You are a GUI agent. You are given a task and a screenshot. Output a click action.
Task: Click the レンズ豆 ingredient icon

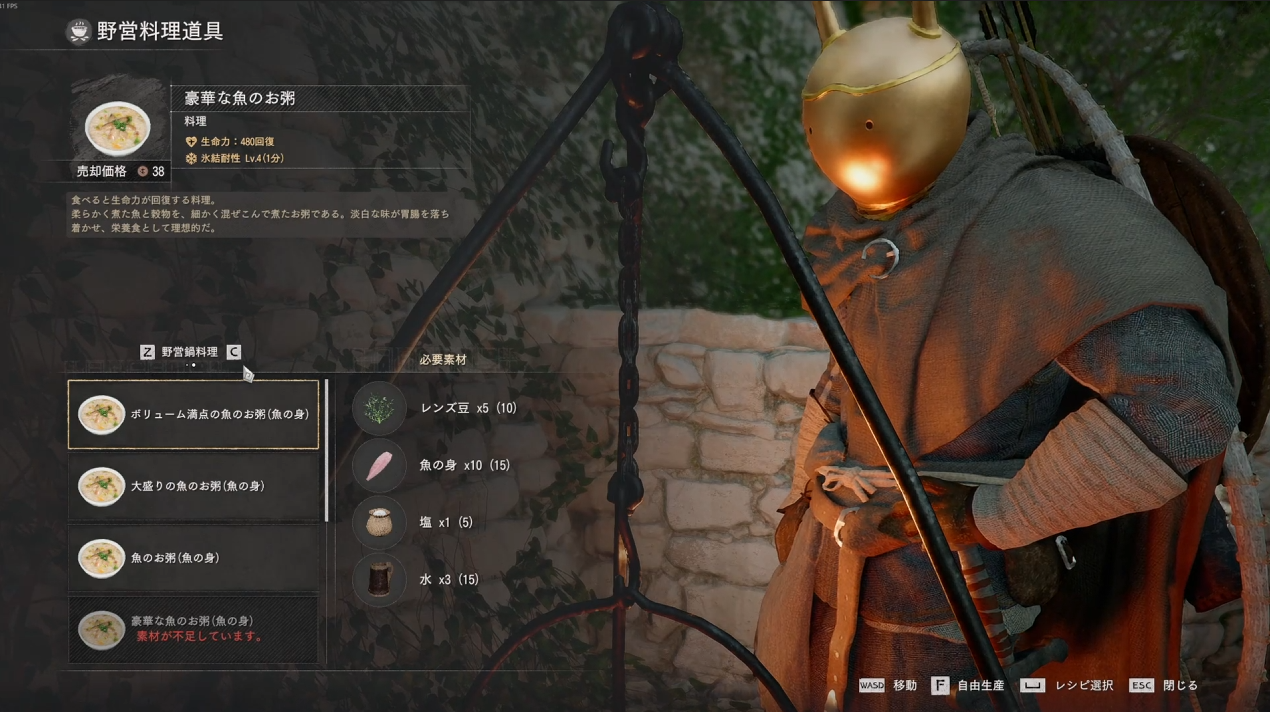pos(379,408)
